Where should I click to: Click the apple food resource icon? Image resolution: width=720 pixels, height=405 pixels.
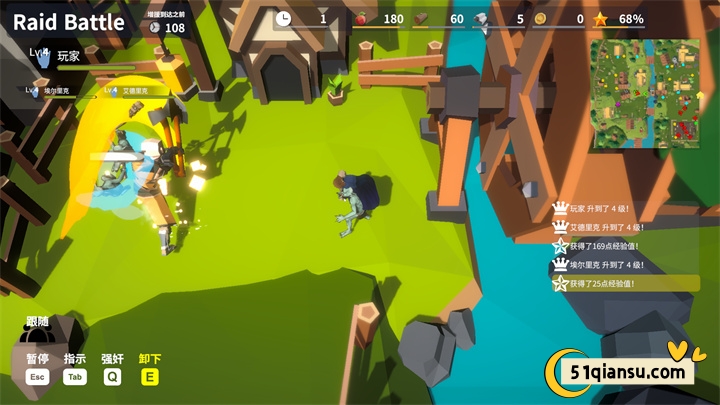click(x=361, y=18)
